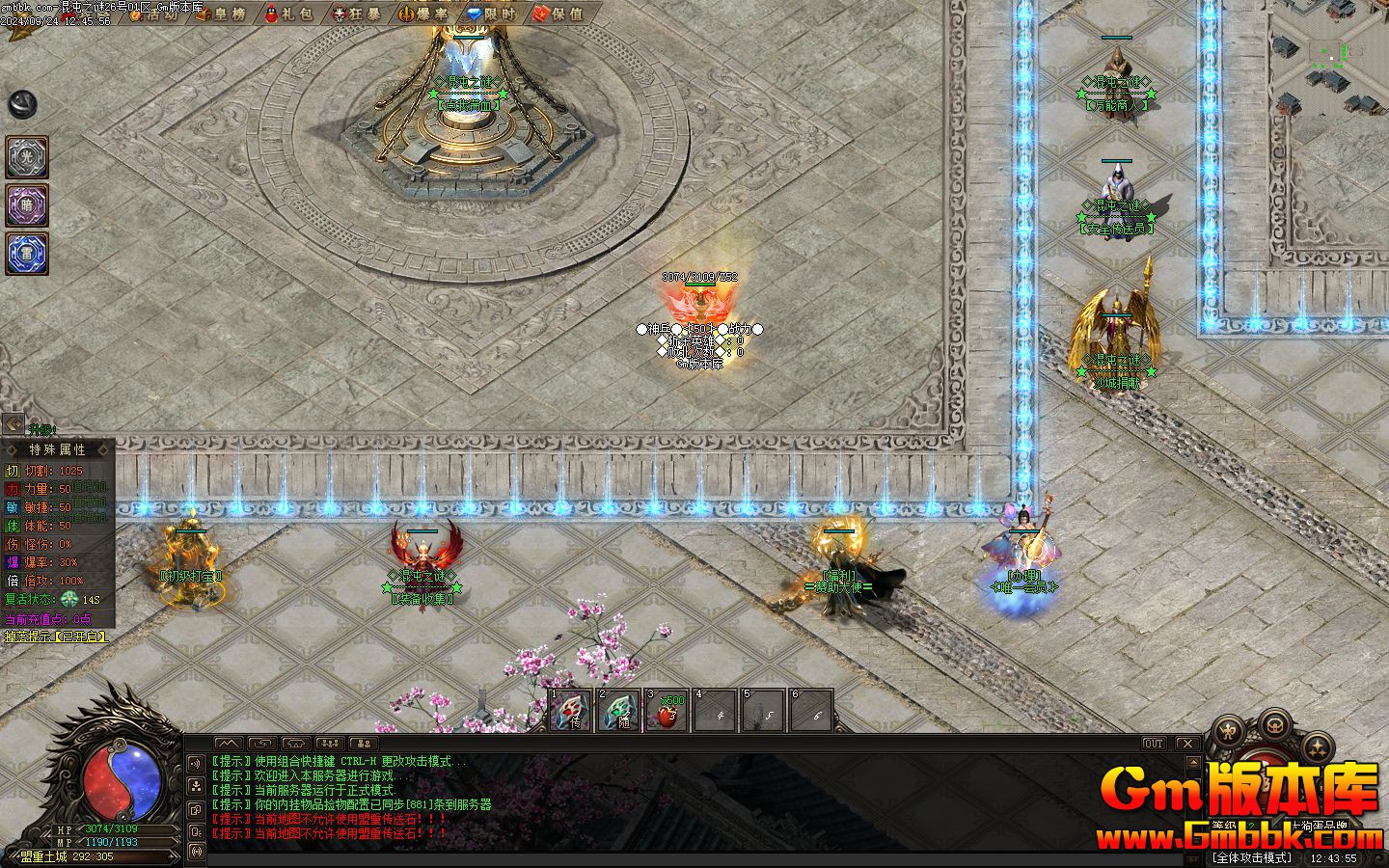Viewport: 1389px width, 868px height.
Task: Open the skills sparkle icon button
Action: tap(1319, 746)
